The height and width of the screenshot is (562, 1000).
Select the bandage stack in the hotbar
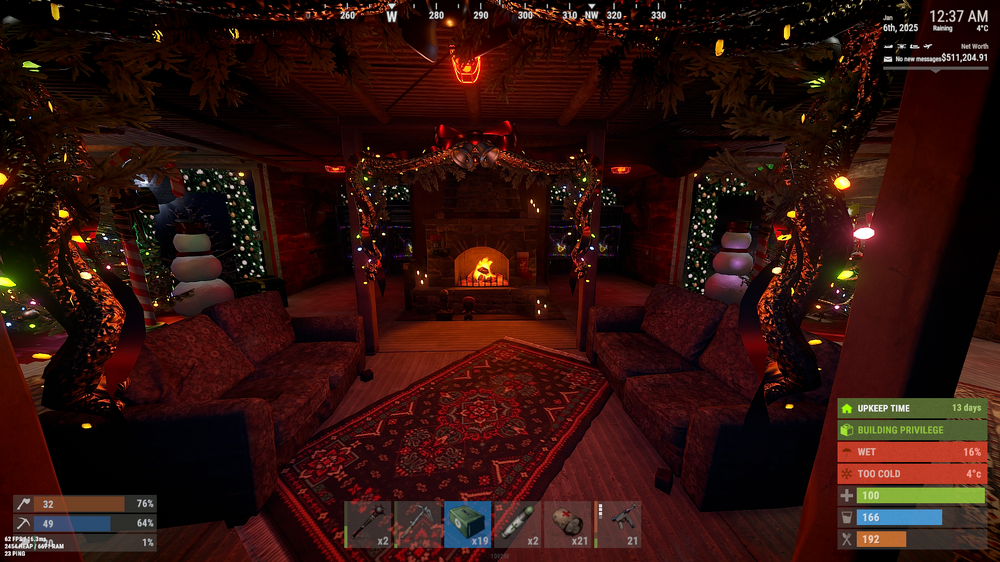coord(568,524)
